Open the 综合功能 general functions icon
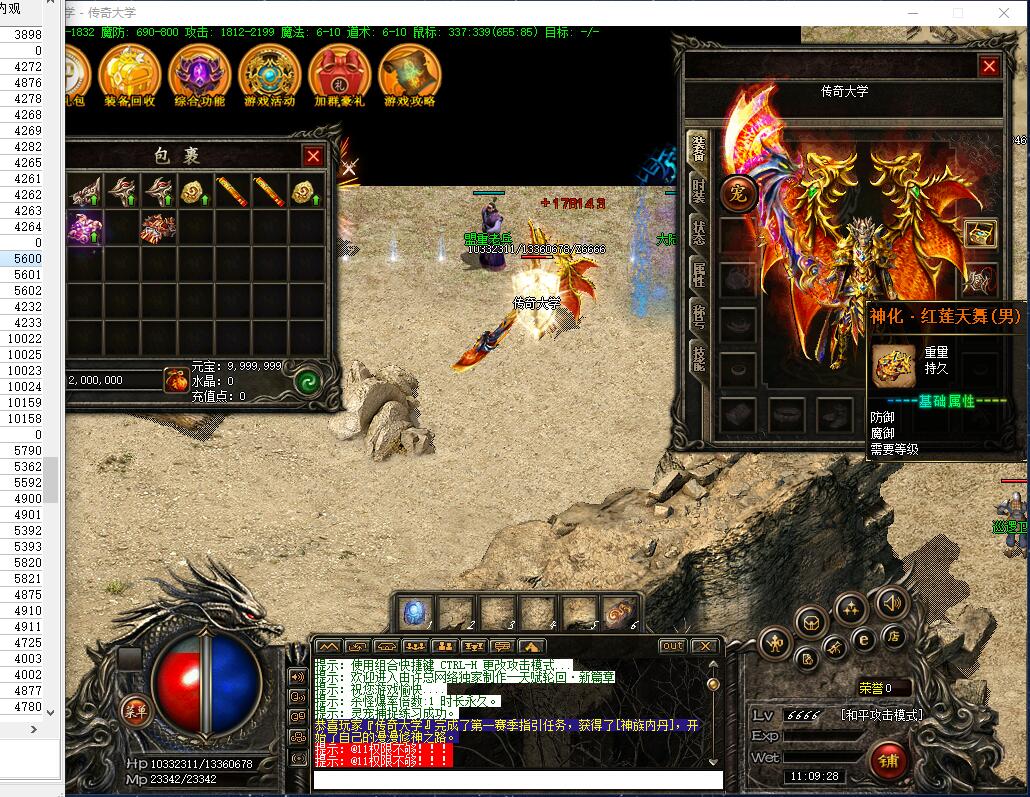 (x=199, y=76)
